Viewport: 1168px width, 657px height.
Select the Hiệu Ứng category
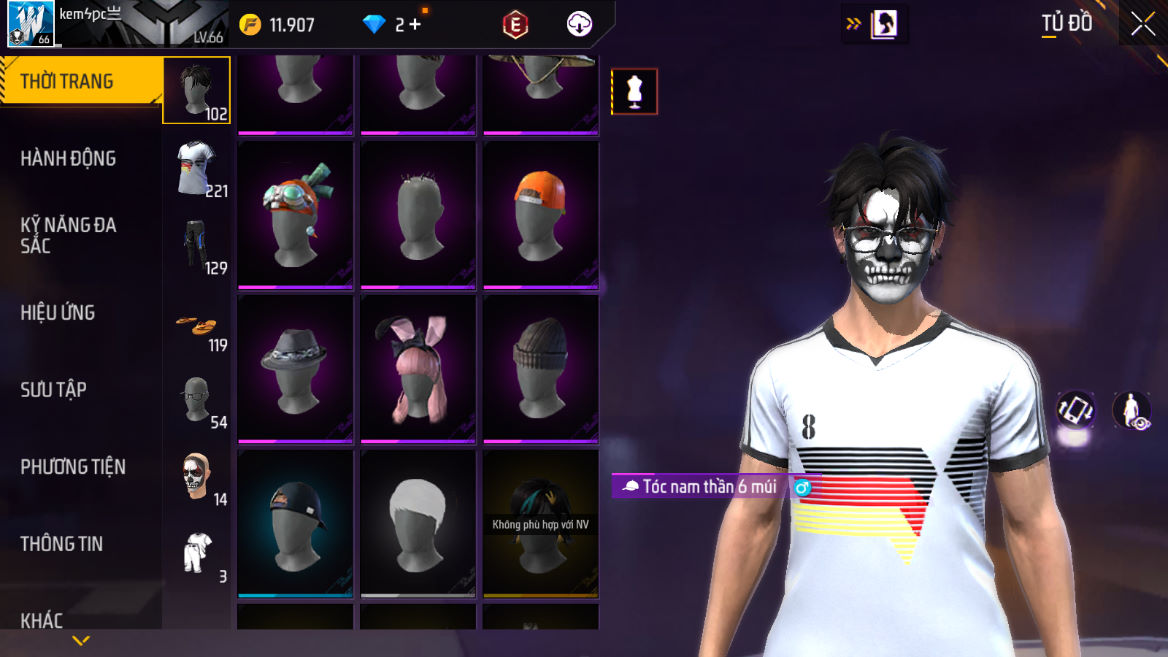coord(58,312)
